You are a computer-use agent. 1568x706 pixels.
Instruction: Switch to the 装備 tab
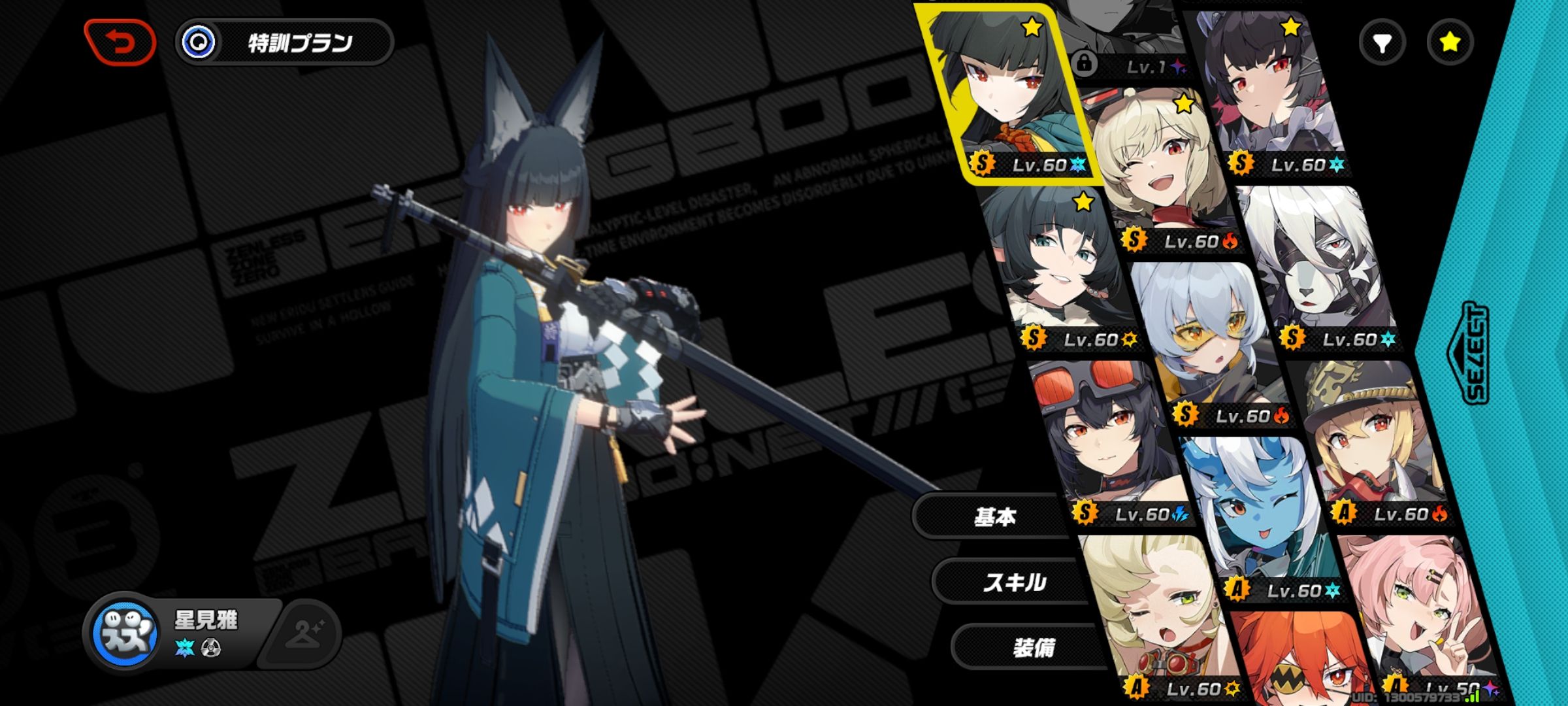1032,647
